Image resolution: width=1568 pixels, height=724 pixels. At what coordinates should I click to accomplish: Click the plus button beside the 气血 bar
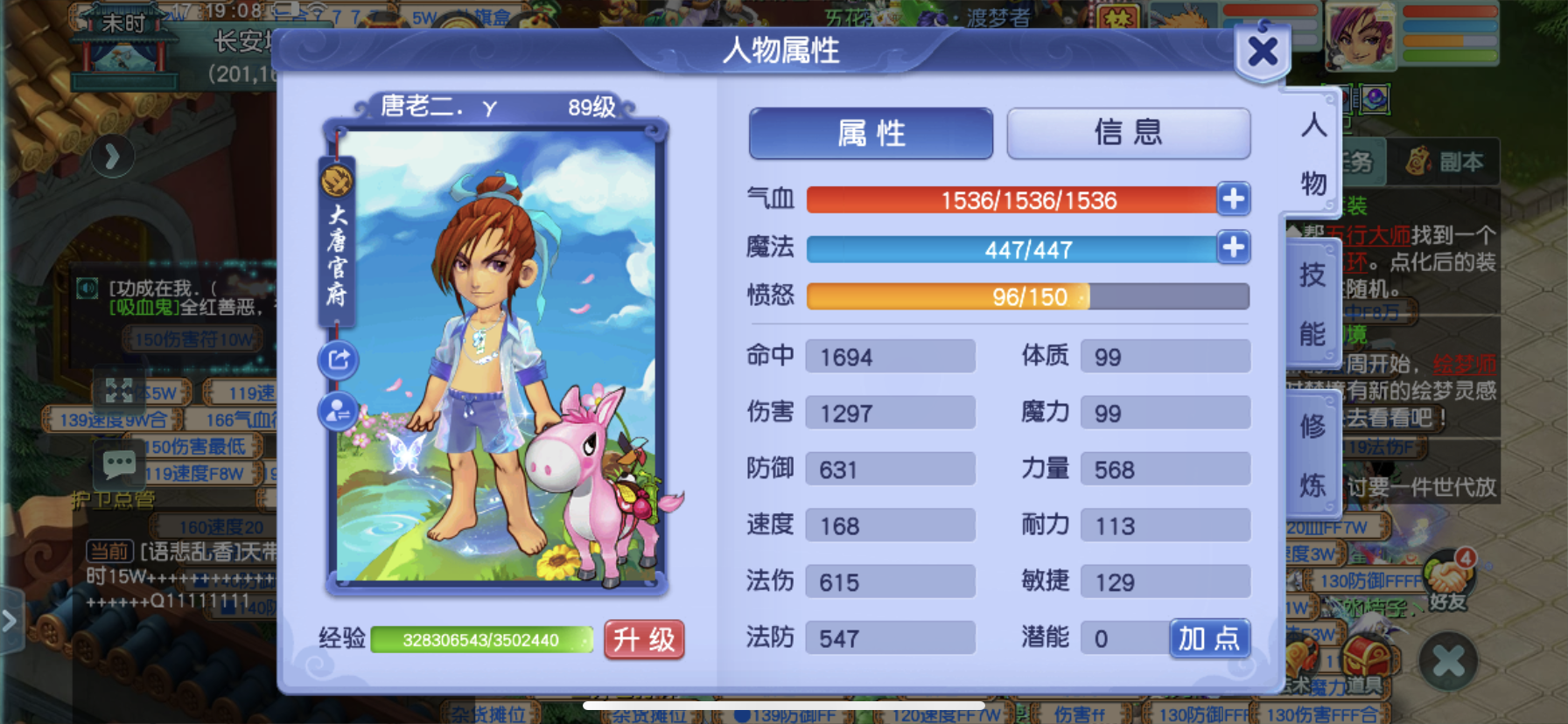click(1233, 199)
